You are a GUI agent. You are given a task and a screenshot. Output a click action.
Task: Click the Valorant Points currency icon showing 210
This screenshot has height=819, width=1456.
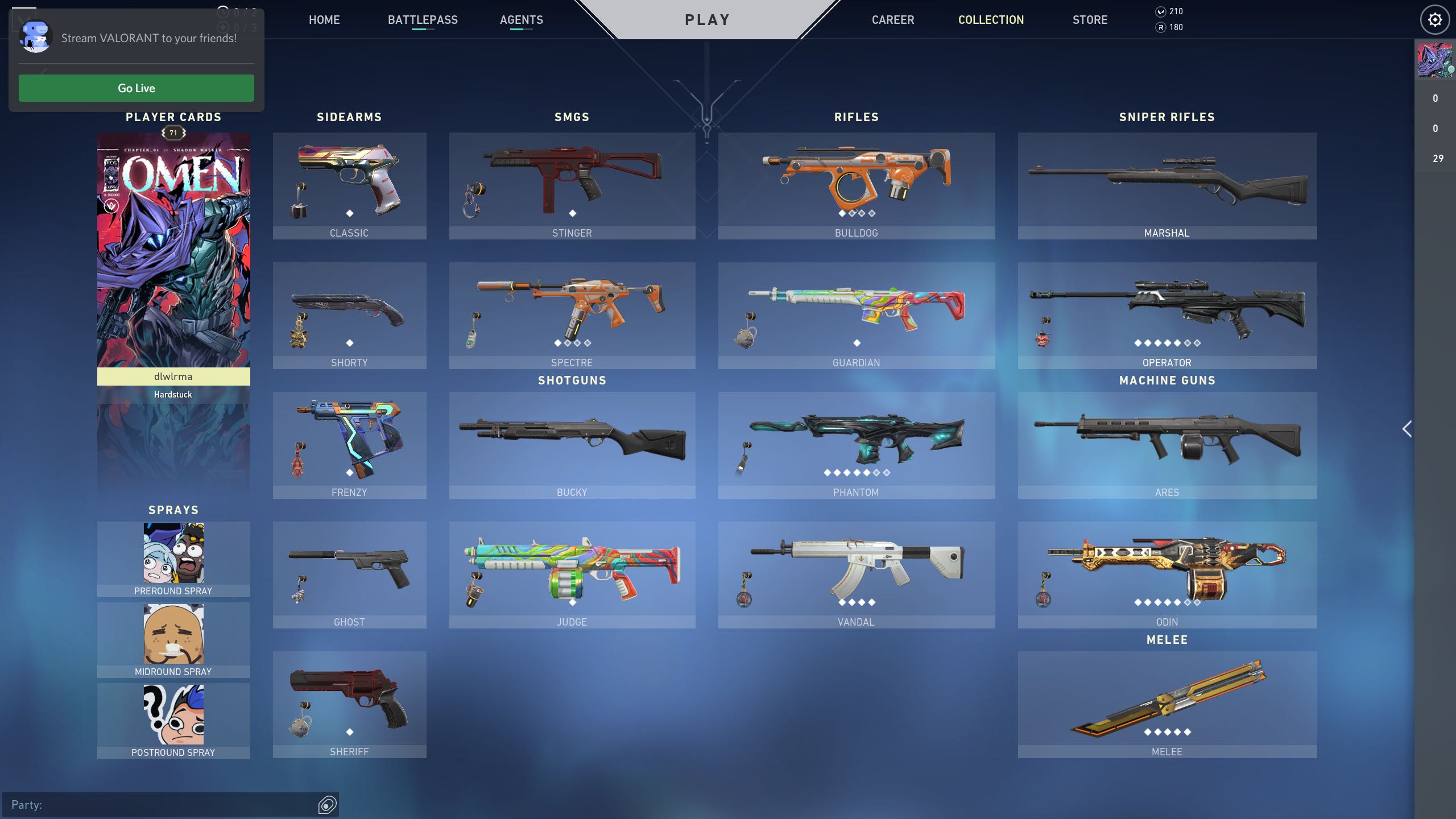tap(1160, 11)
